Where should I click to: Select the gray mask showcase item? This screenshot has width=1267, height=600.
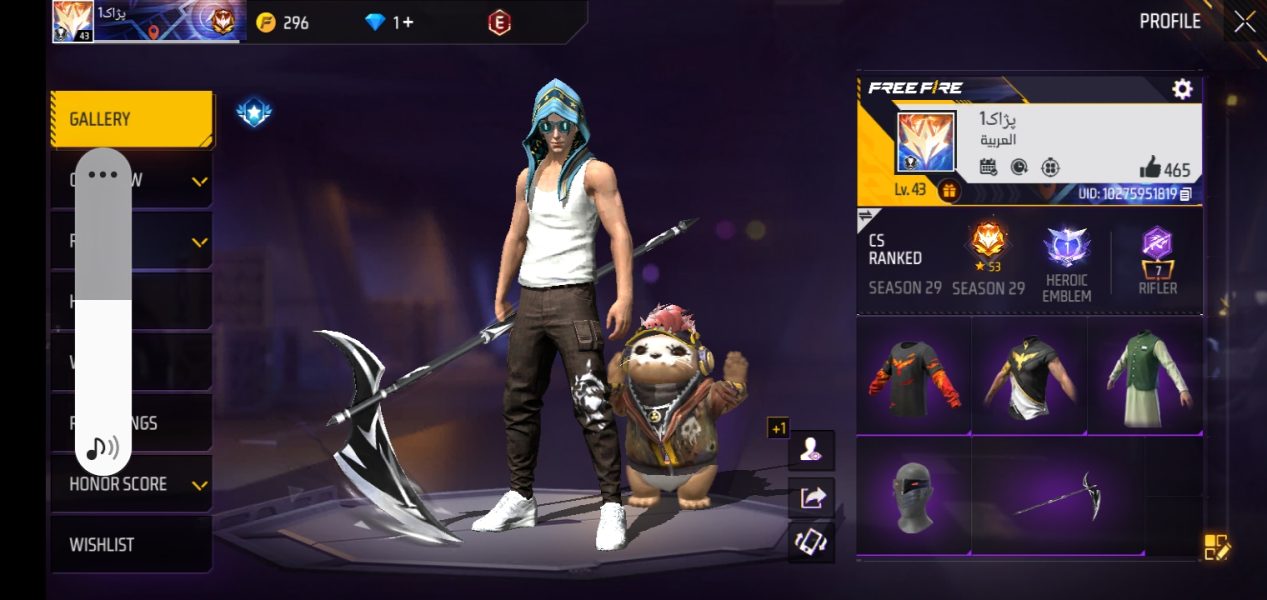tap(914, 496)
